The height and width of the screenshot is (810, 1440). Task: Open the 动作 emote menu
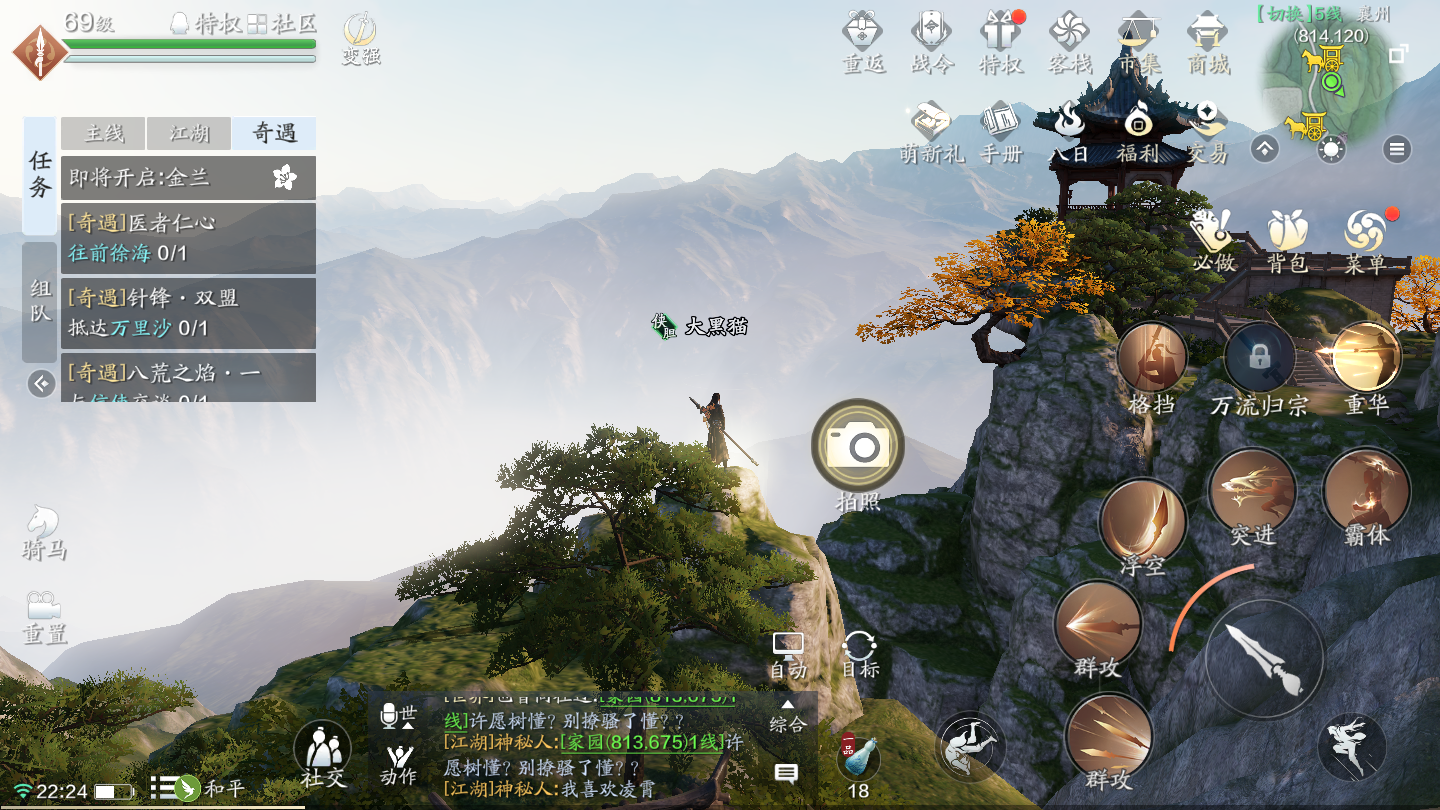(x=399, y=764)
